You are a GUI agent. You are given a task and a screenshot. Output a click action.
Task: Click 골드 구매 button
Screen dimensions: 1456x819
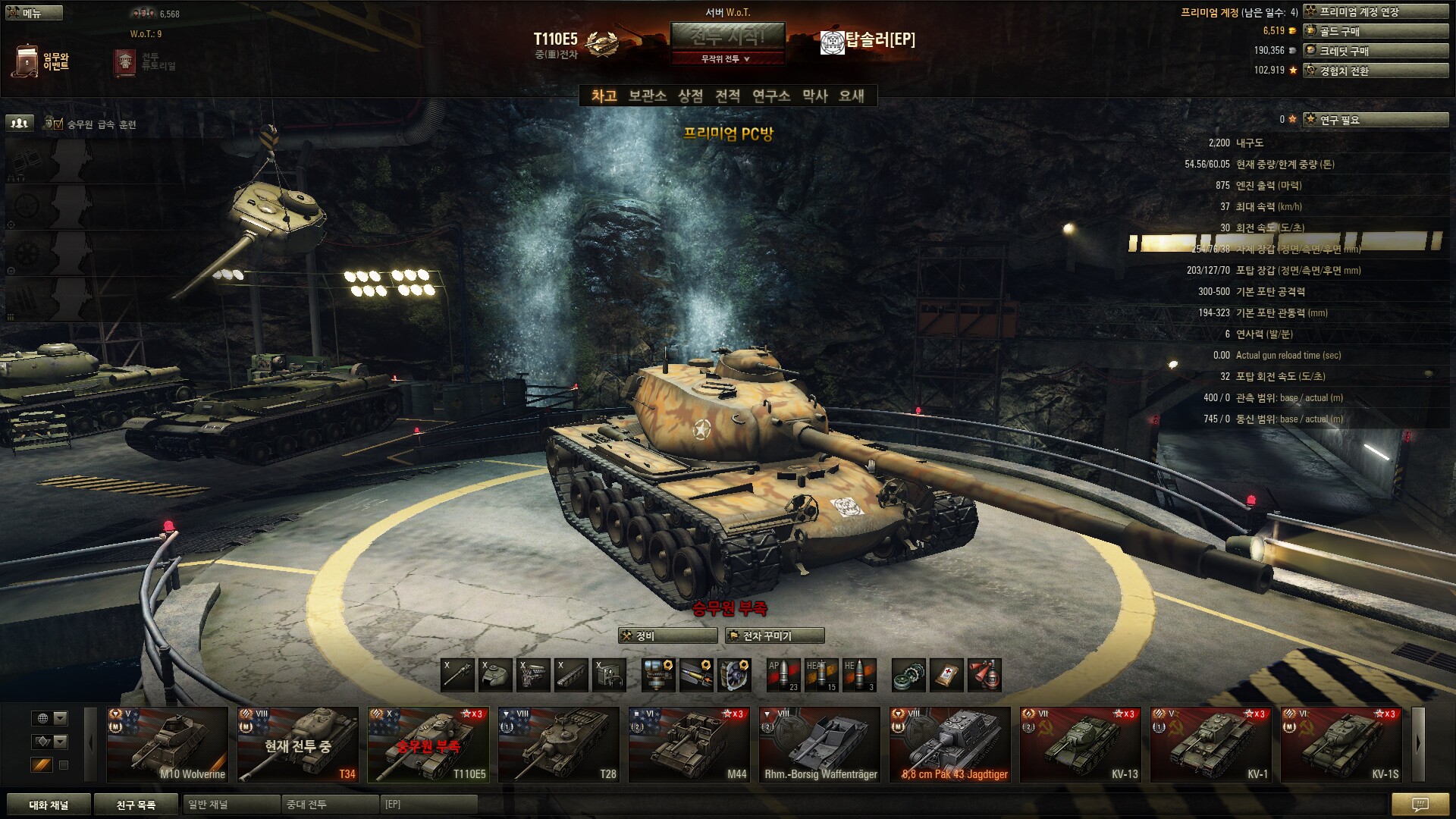1375,31
